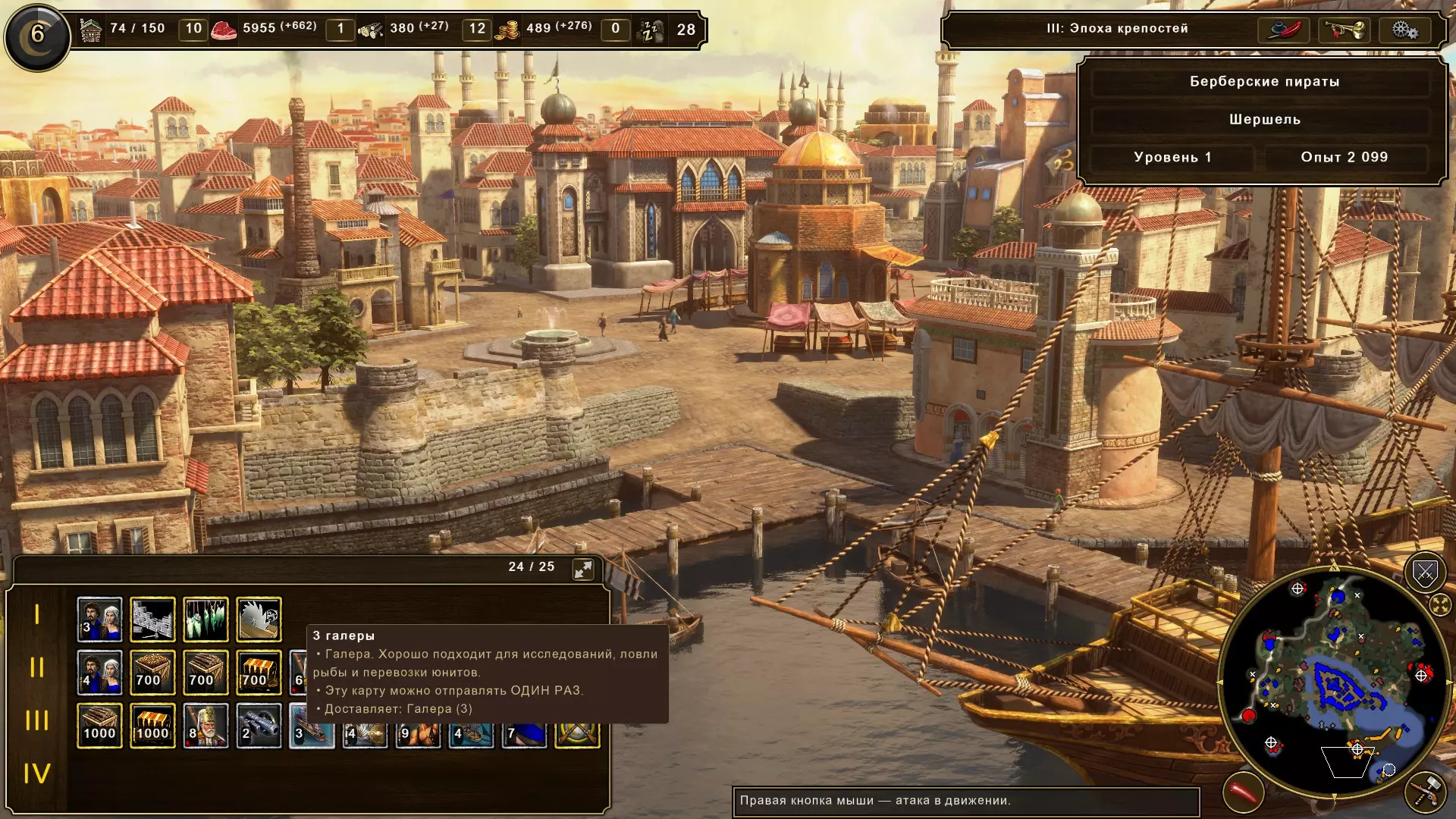Choose the stone wall card
1456x819 pixels.
click(152, 620)
